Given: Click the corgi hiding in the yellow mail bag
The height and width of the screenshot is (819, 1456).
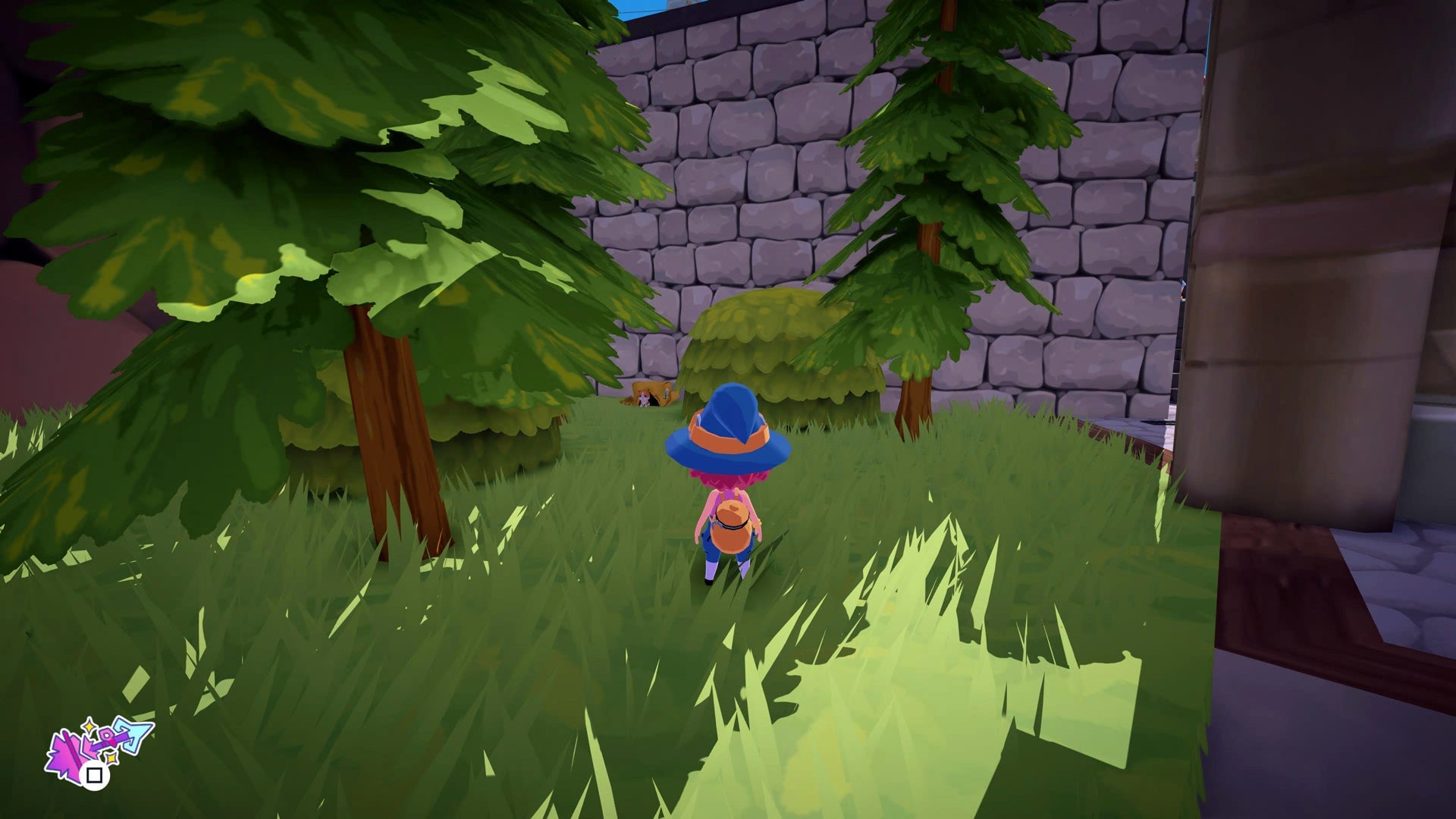Looking at the screenshot, I should [643, 397].
